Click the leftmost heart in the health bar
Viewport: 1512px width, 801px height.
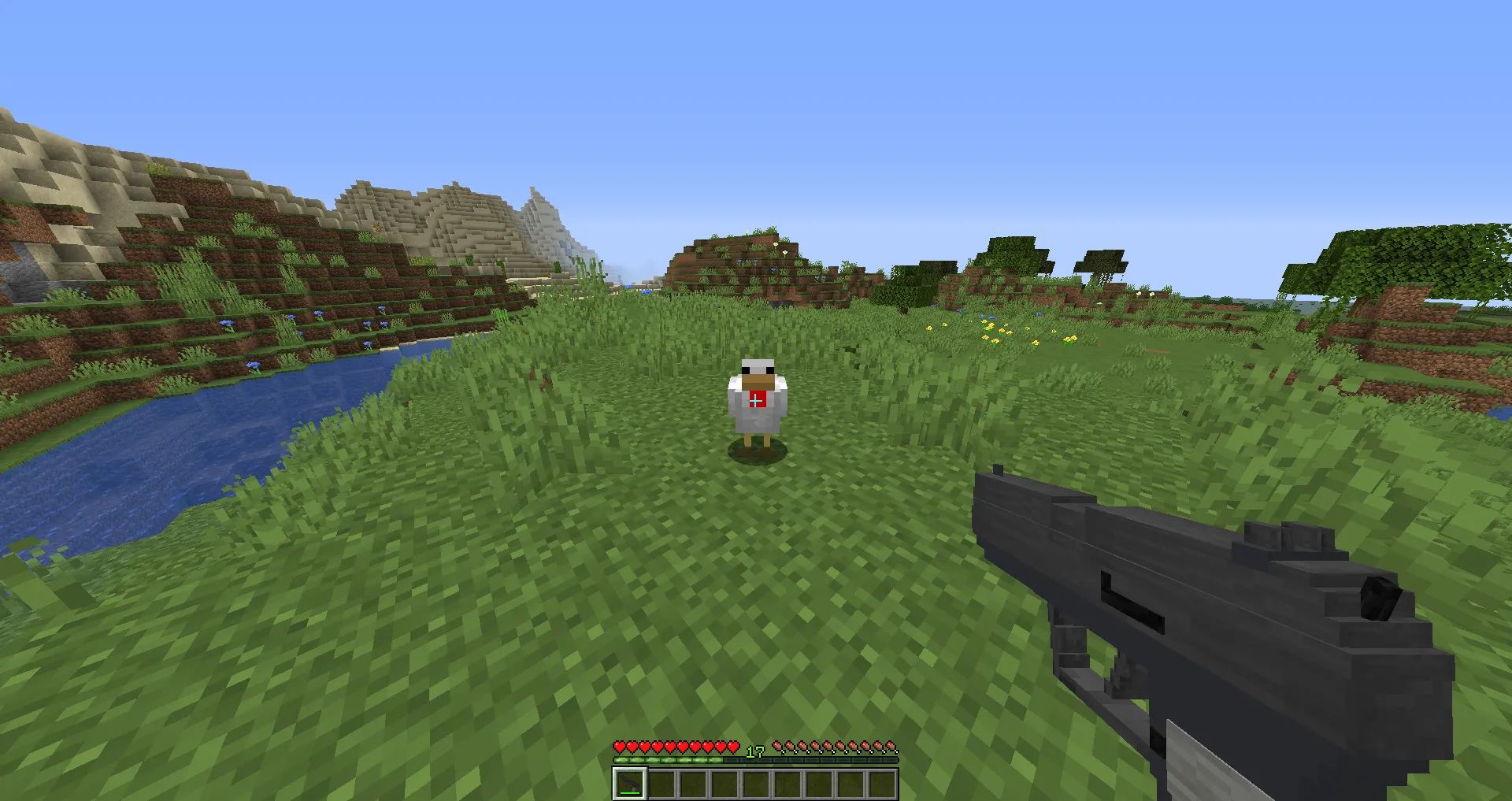(621, 747)
